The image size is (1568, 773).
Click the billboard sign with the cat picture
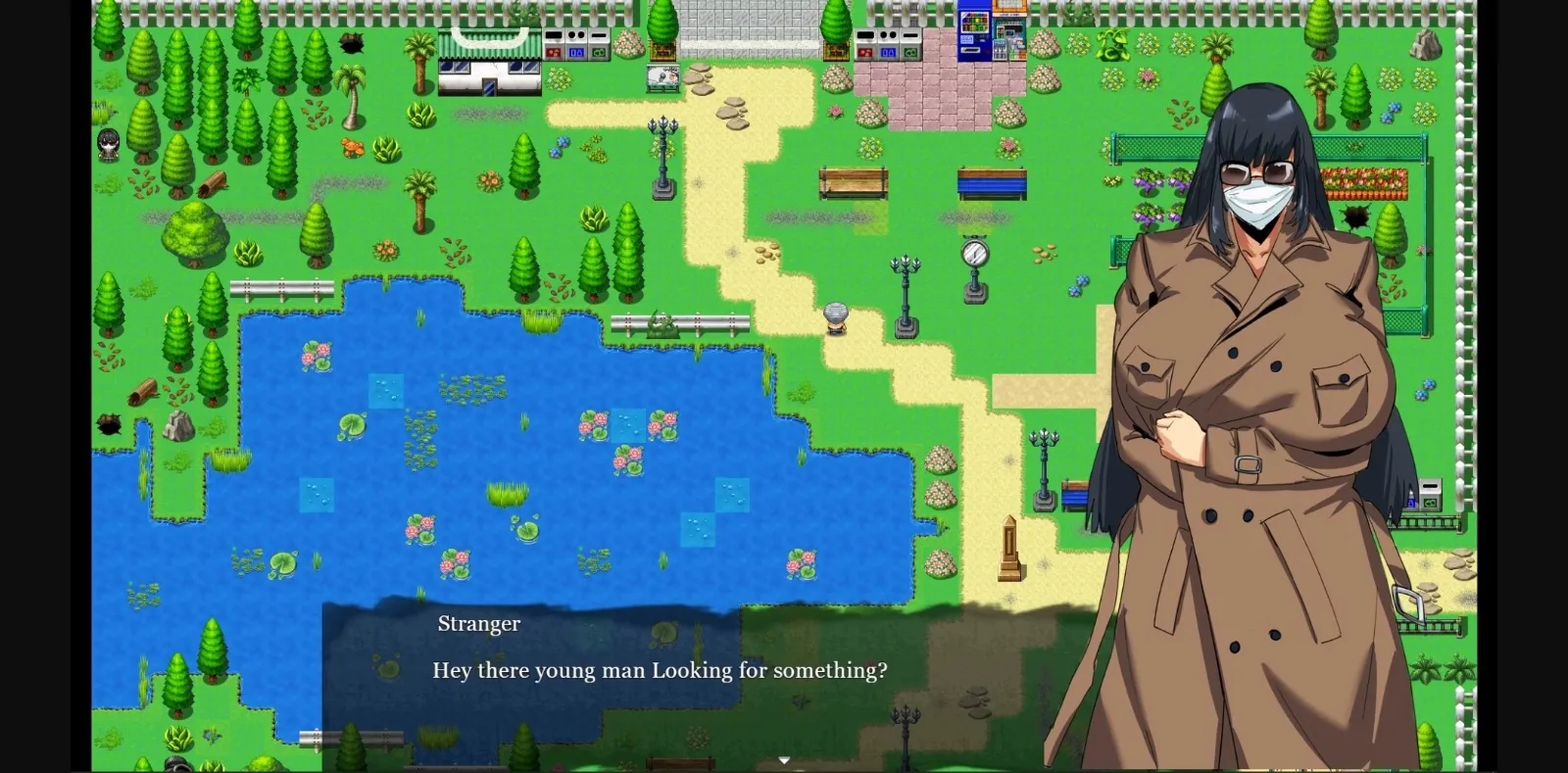(662, 75)
